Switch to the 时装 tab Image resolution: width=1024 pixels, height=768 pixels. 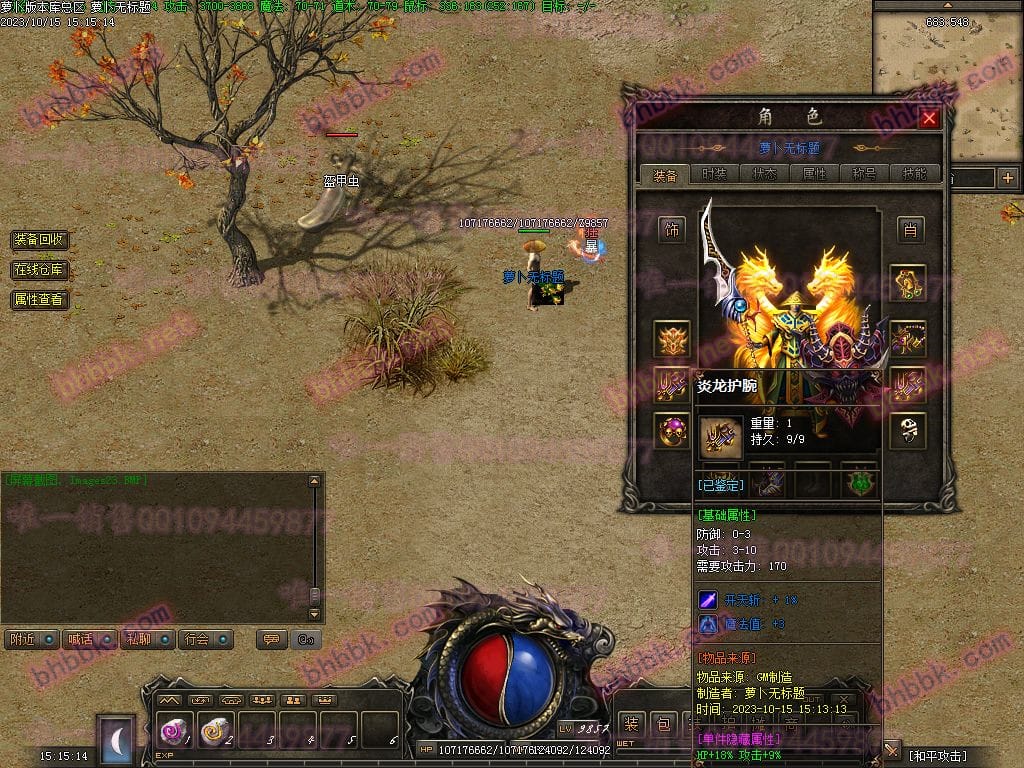[x=715, y=174]
